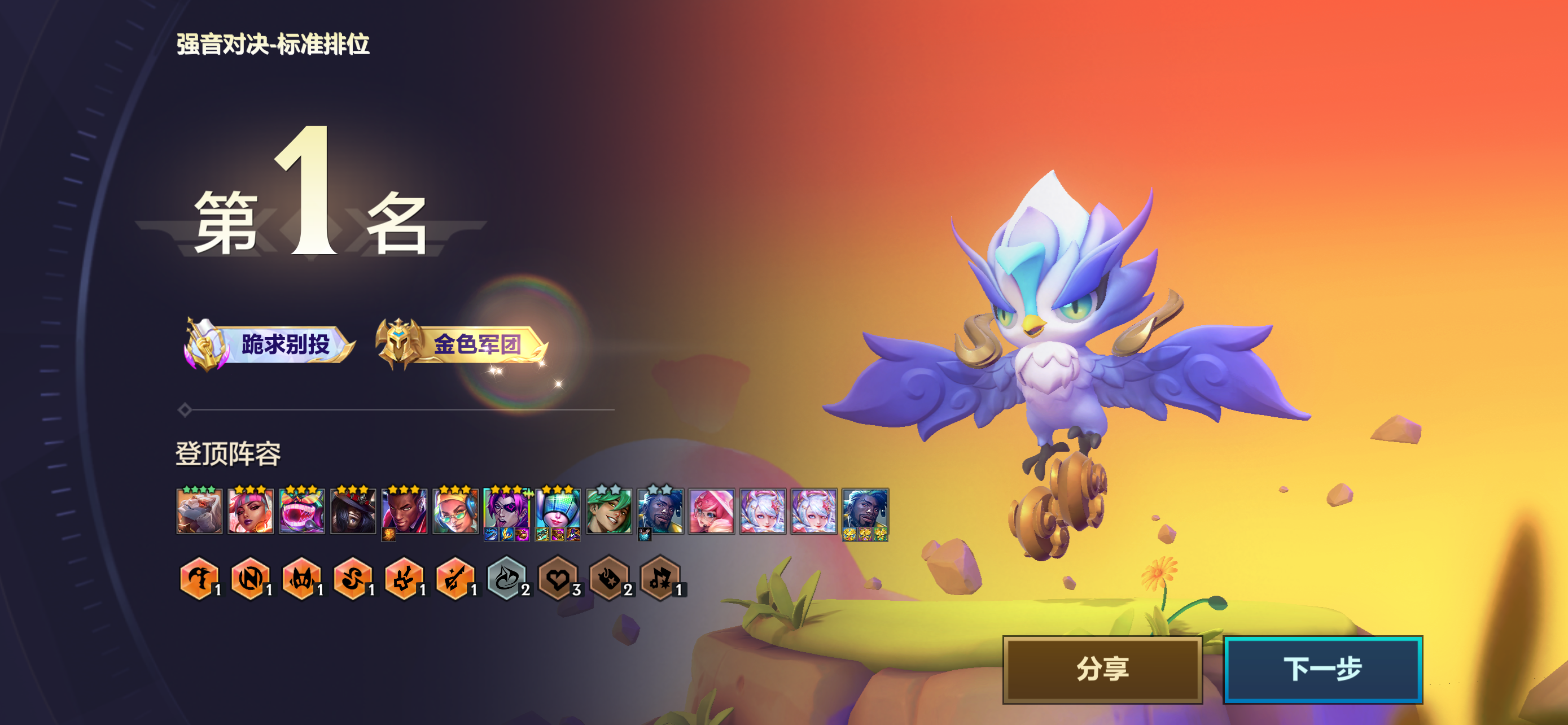1568x725 pixels.
Task: Select the Twisted Fate portrait with black hat
Action: pyautogui.click(x=352, y=512)
